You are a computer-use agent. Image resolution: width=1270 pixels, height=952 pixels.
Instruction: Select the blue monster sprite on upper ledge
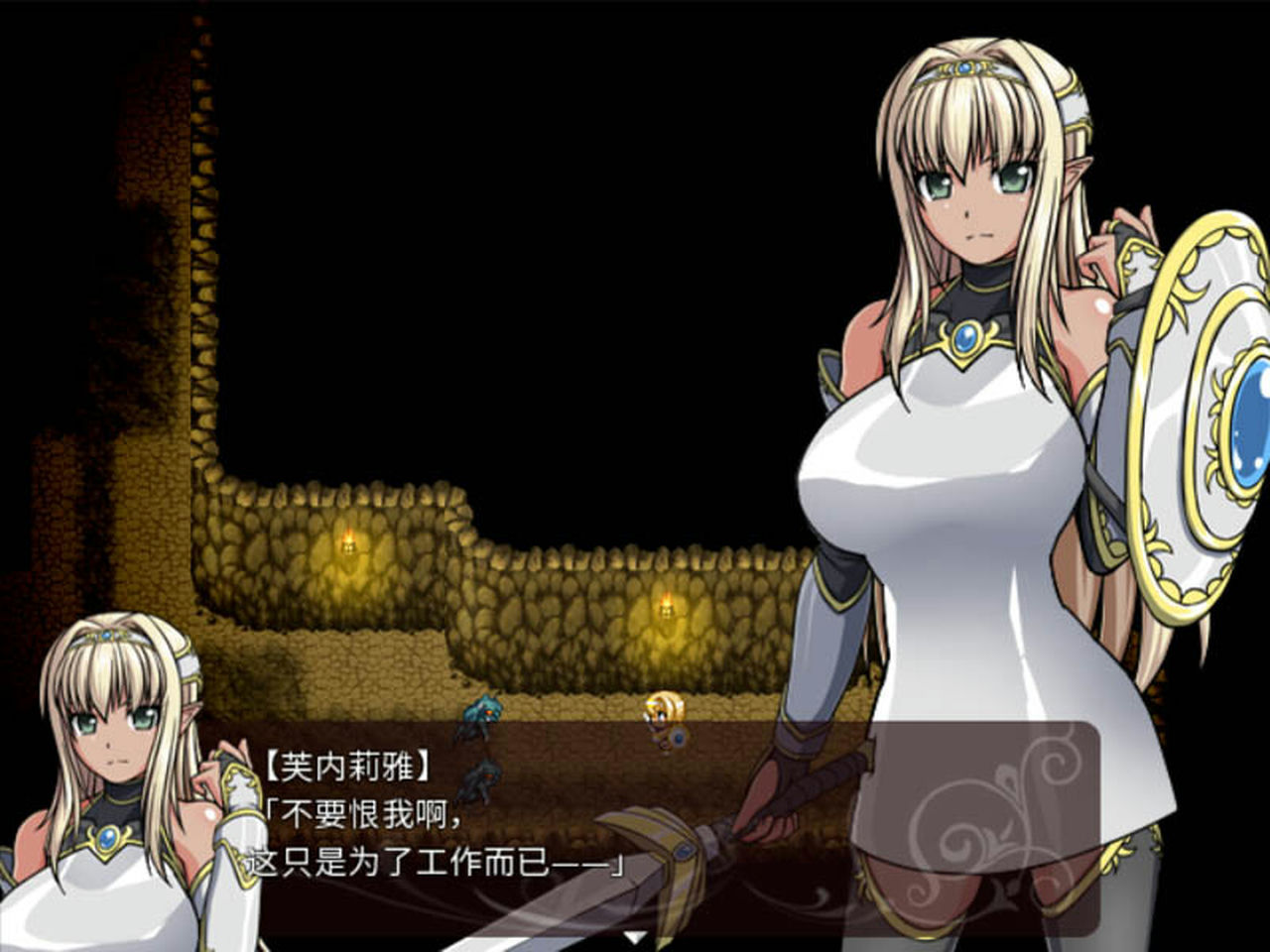pyautogui.click(x=483, y=712)
